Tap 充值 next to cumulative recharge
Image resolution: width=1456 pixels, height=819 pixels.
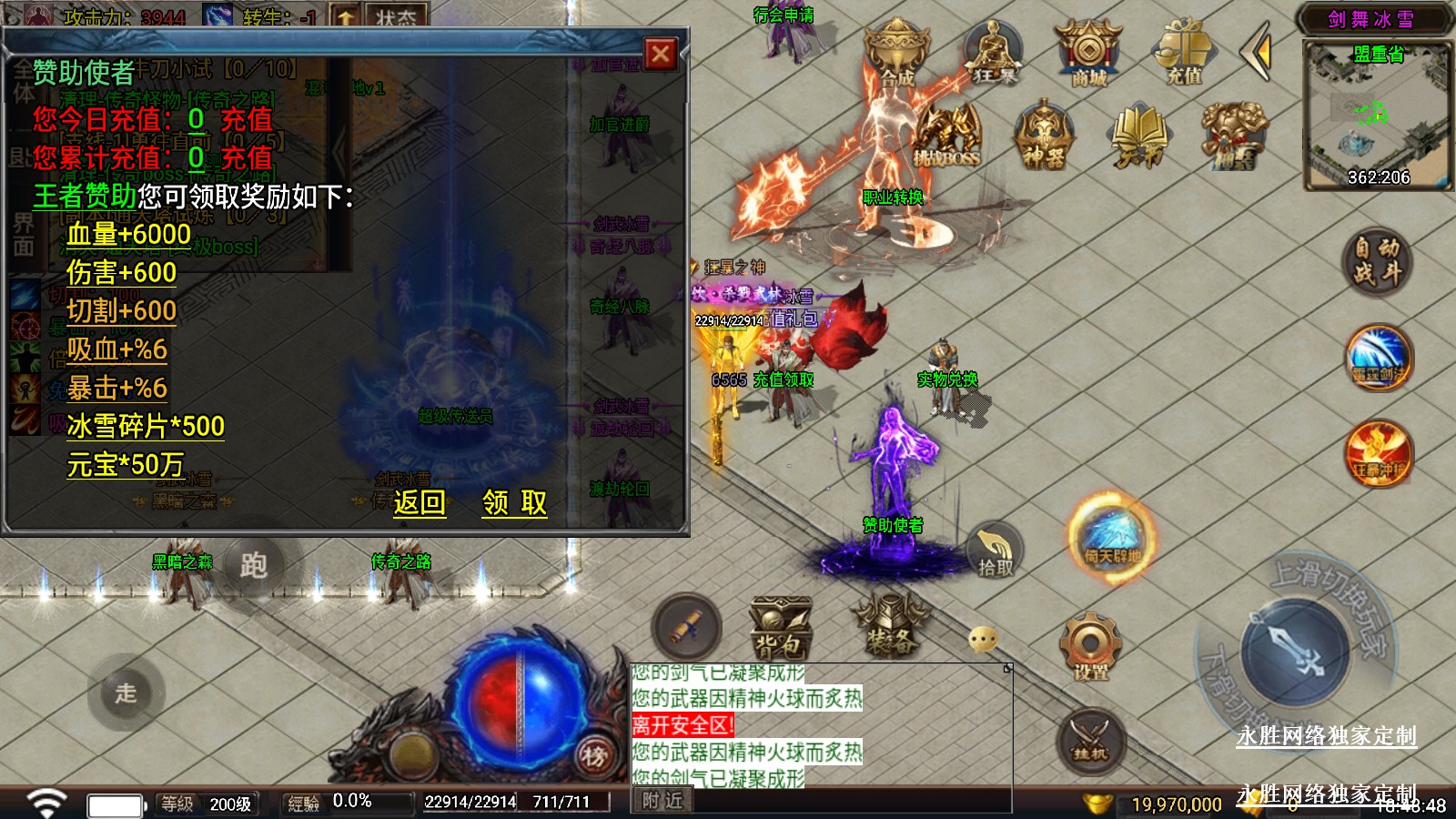click(x=247, y=158)
